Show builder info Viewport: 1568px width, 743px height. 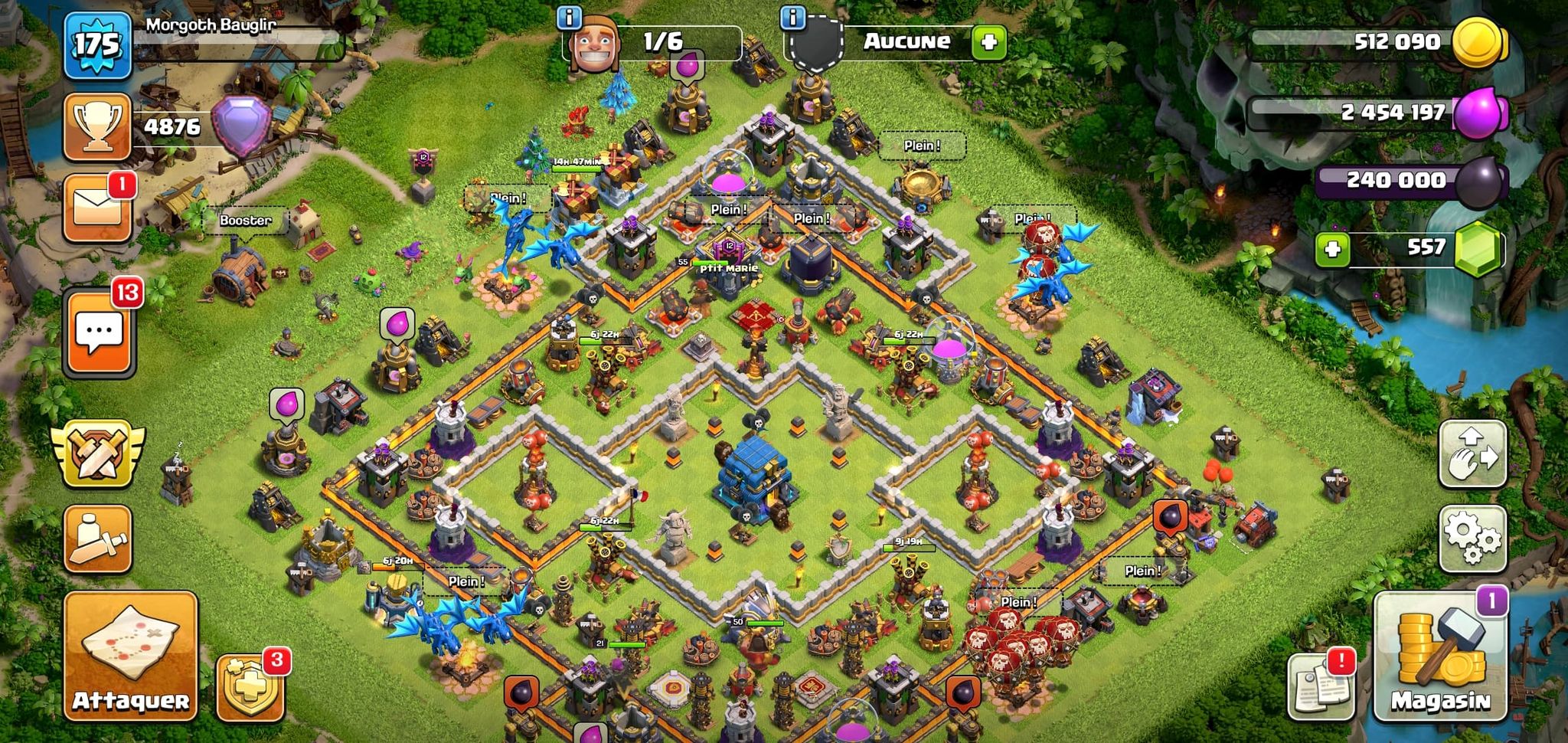tap(569, 17)
